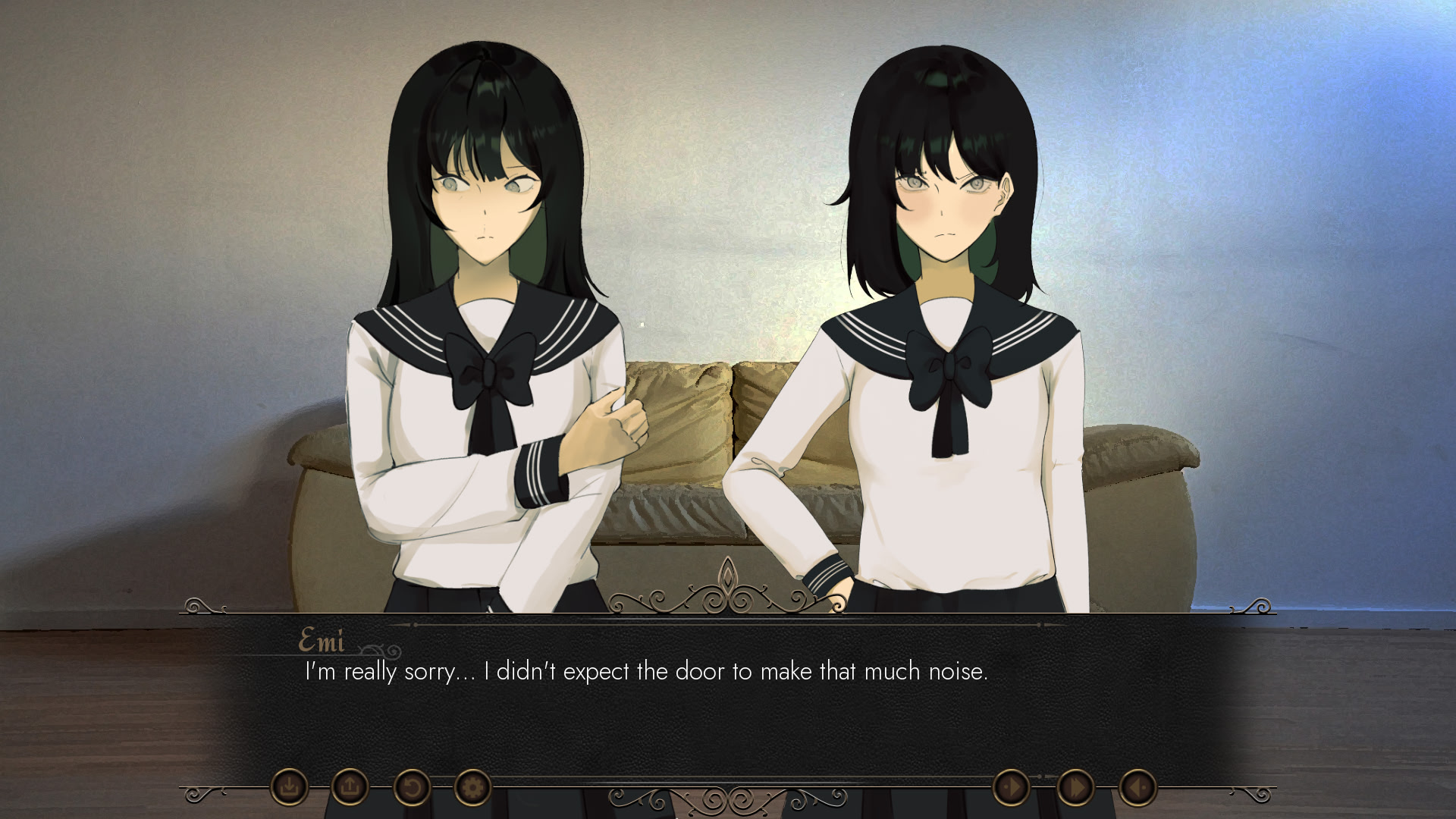Click the circular arrow history icon
1456x819 pixels.
(412, 787)
